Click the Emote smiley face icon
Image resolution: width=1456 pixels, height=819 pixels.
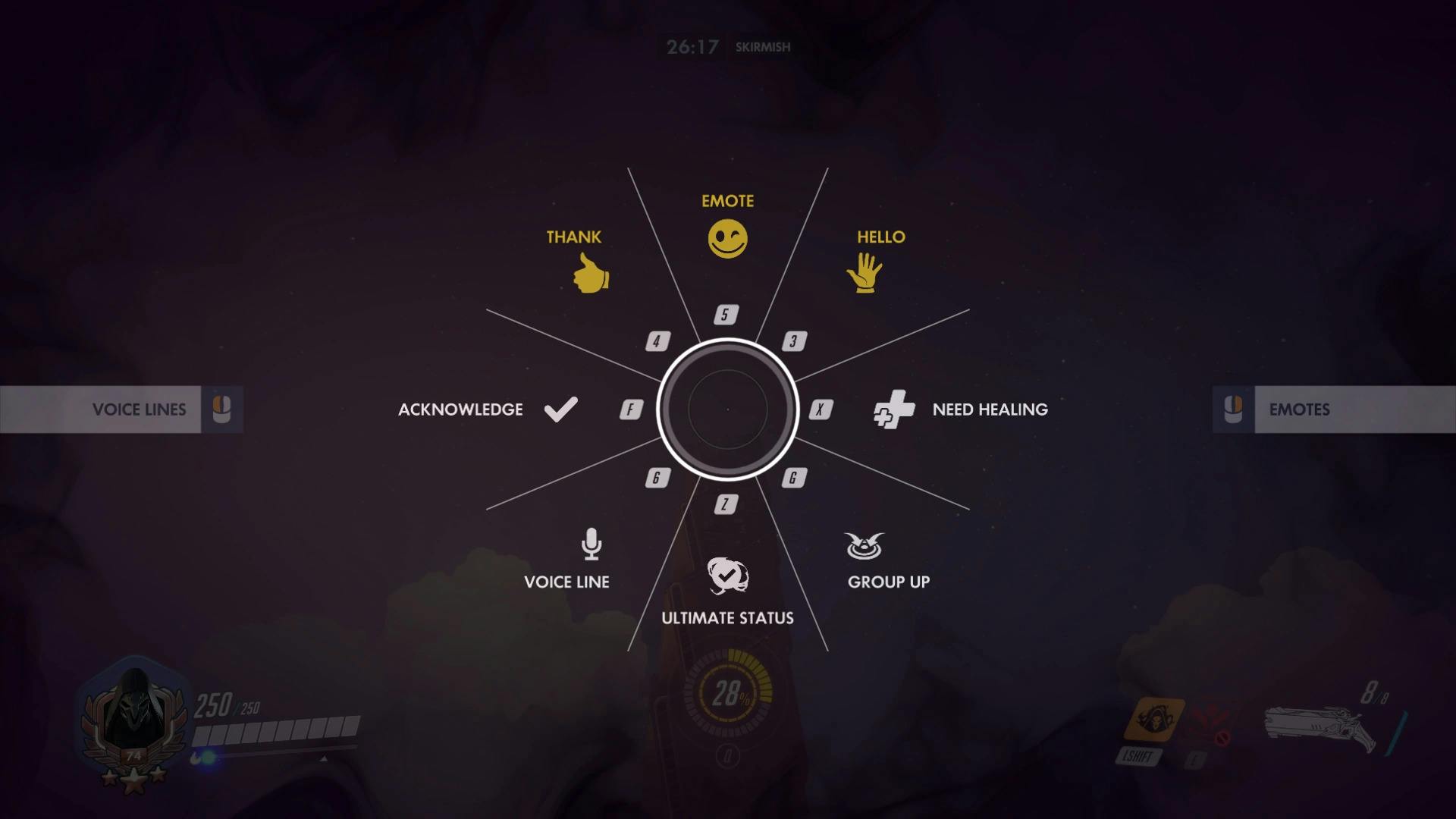tap(727, 237)
